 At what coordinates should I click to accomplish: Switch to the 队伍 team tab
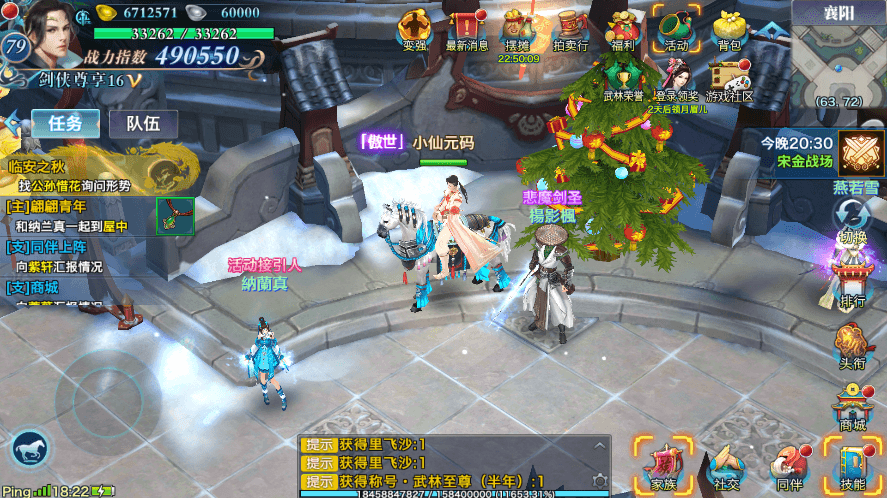(143, 123)
